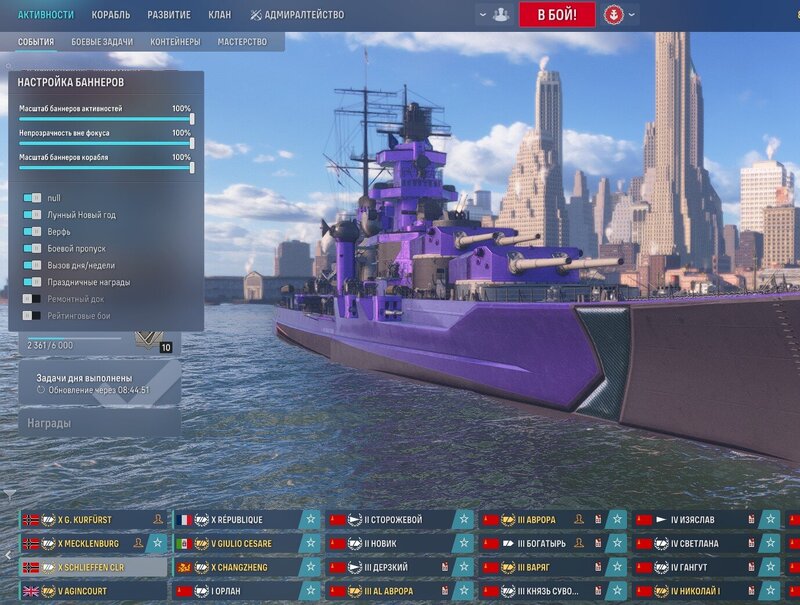
Task: Toggle the Лунный Новый год banner
Action: point(33,215)
